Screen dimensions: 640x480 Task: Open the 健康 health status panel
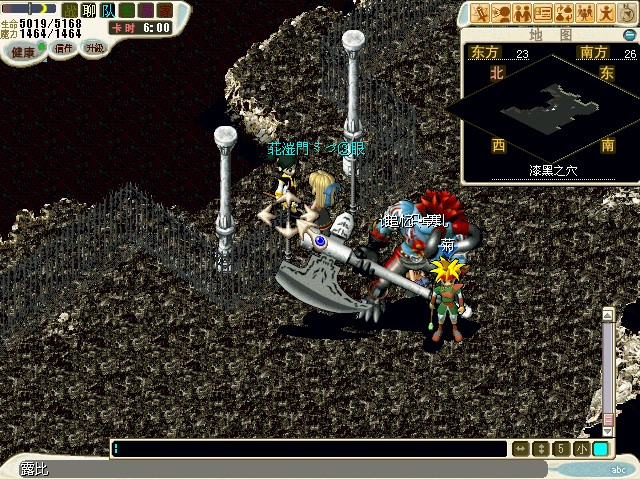click(23, 50)
